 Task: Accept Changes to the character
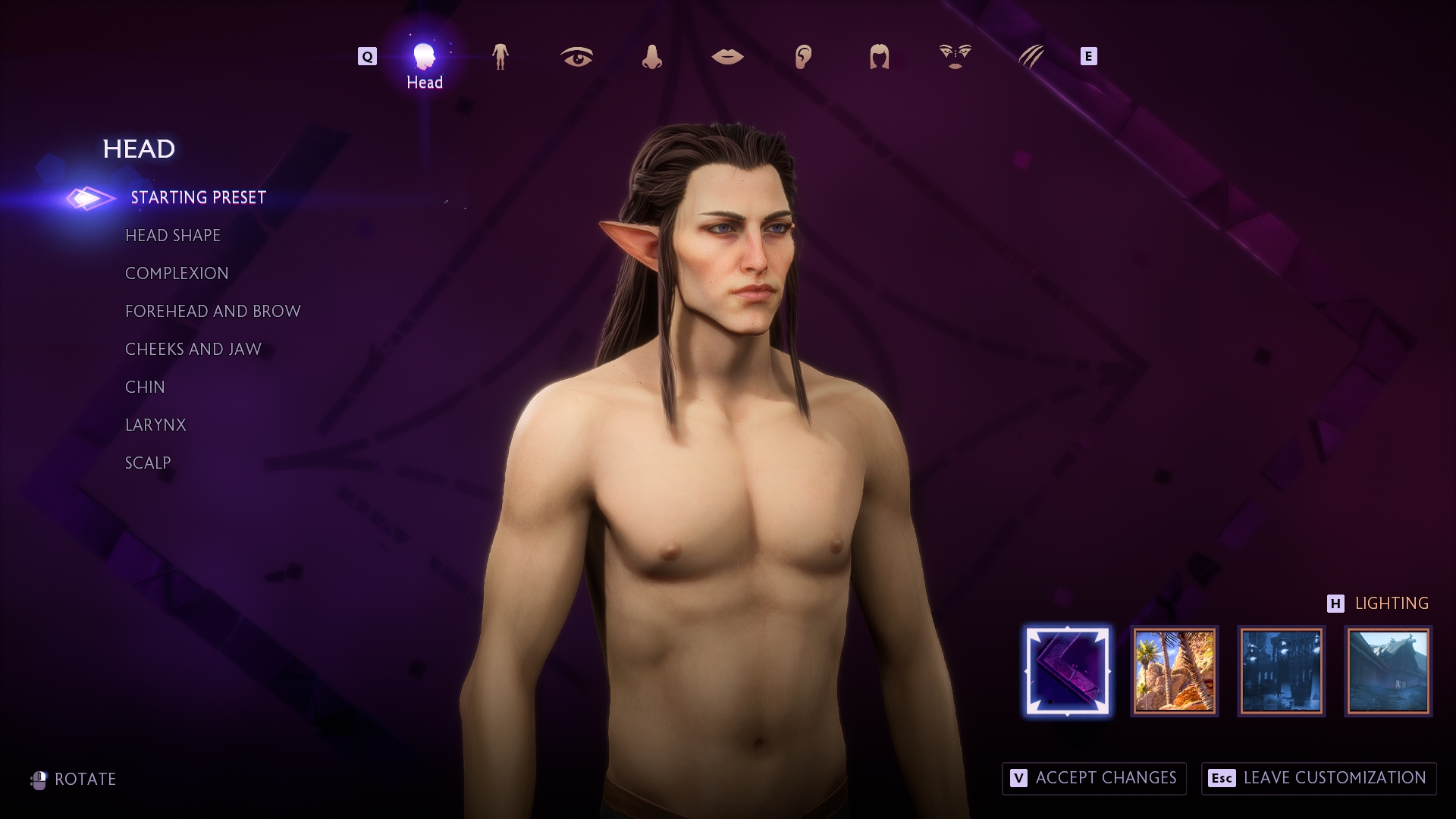(x=1094, y=778)
